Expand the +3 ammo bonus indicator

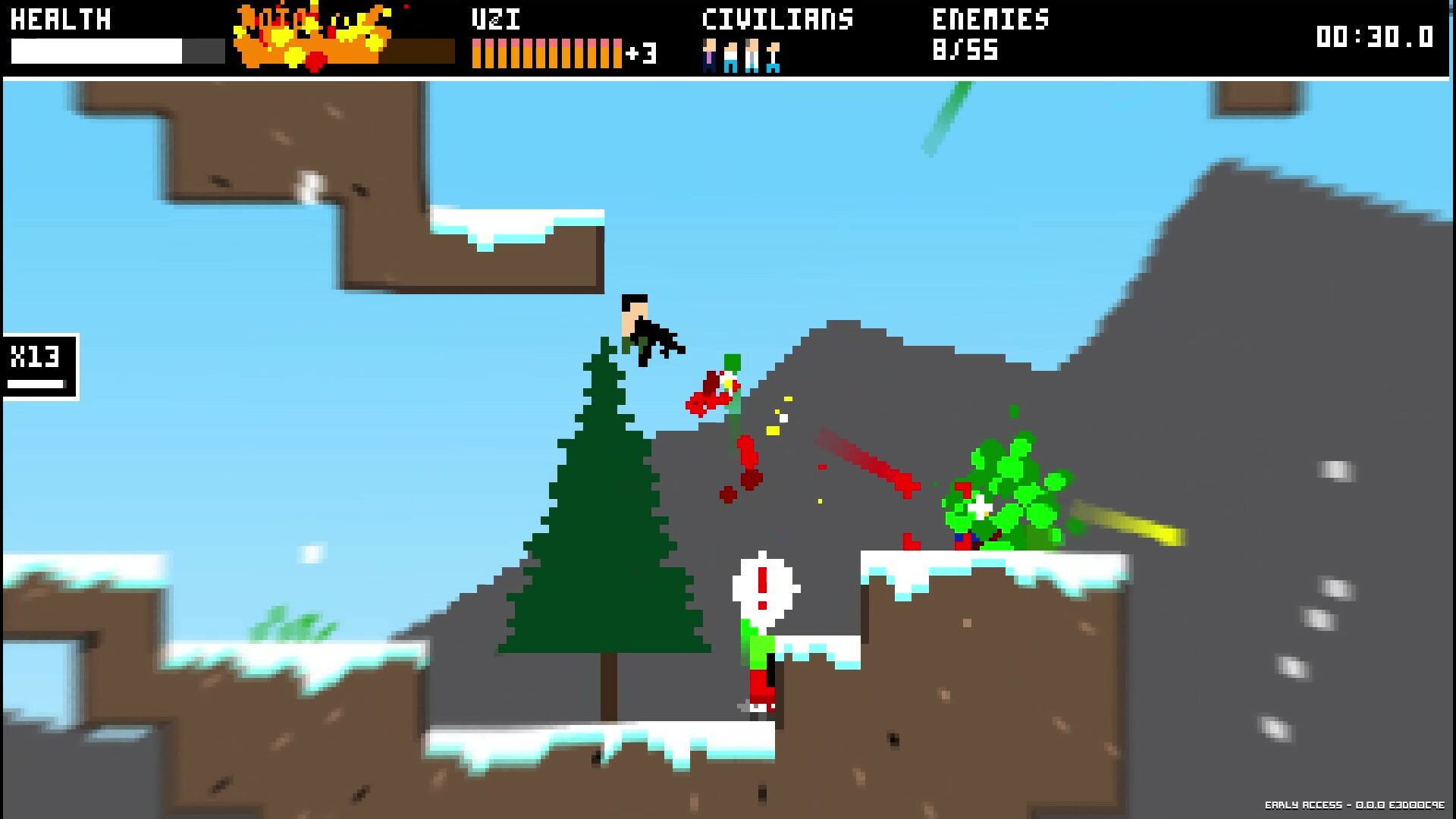(x=641, y=53)
